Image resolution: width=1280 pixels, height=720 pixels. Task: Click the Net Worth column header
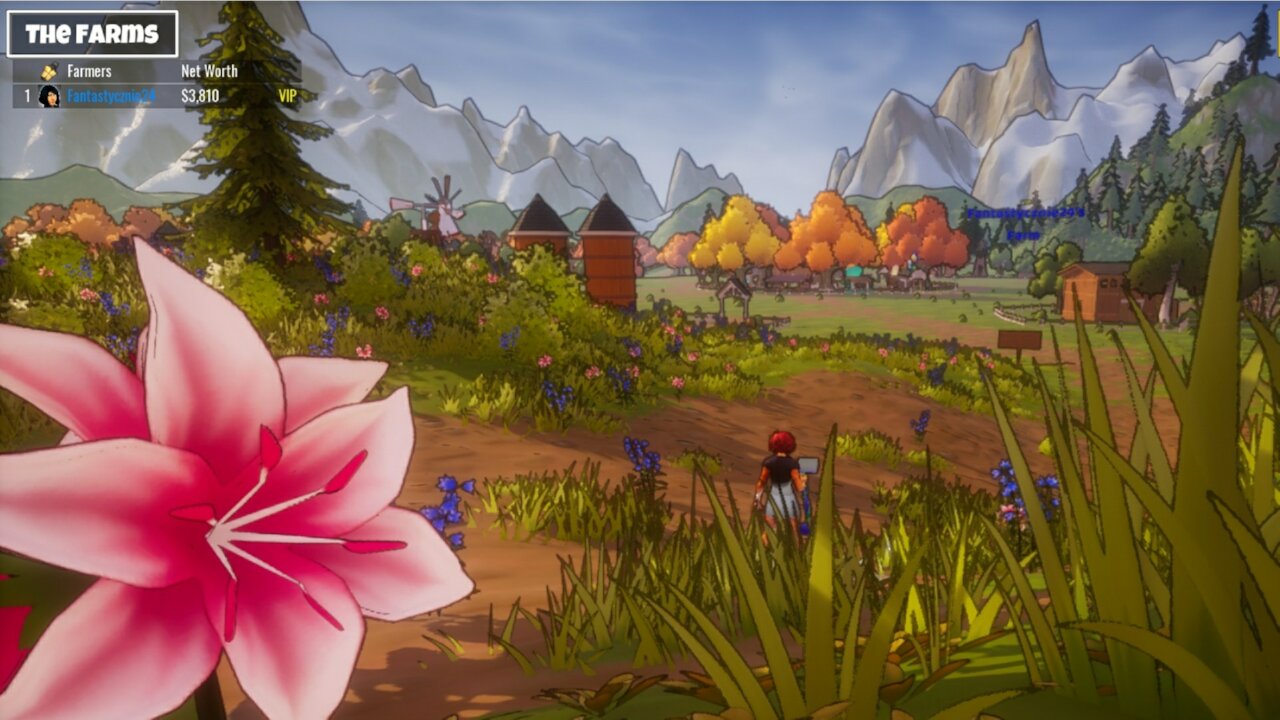point(209,71)
